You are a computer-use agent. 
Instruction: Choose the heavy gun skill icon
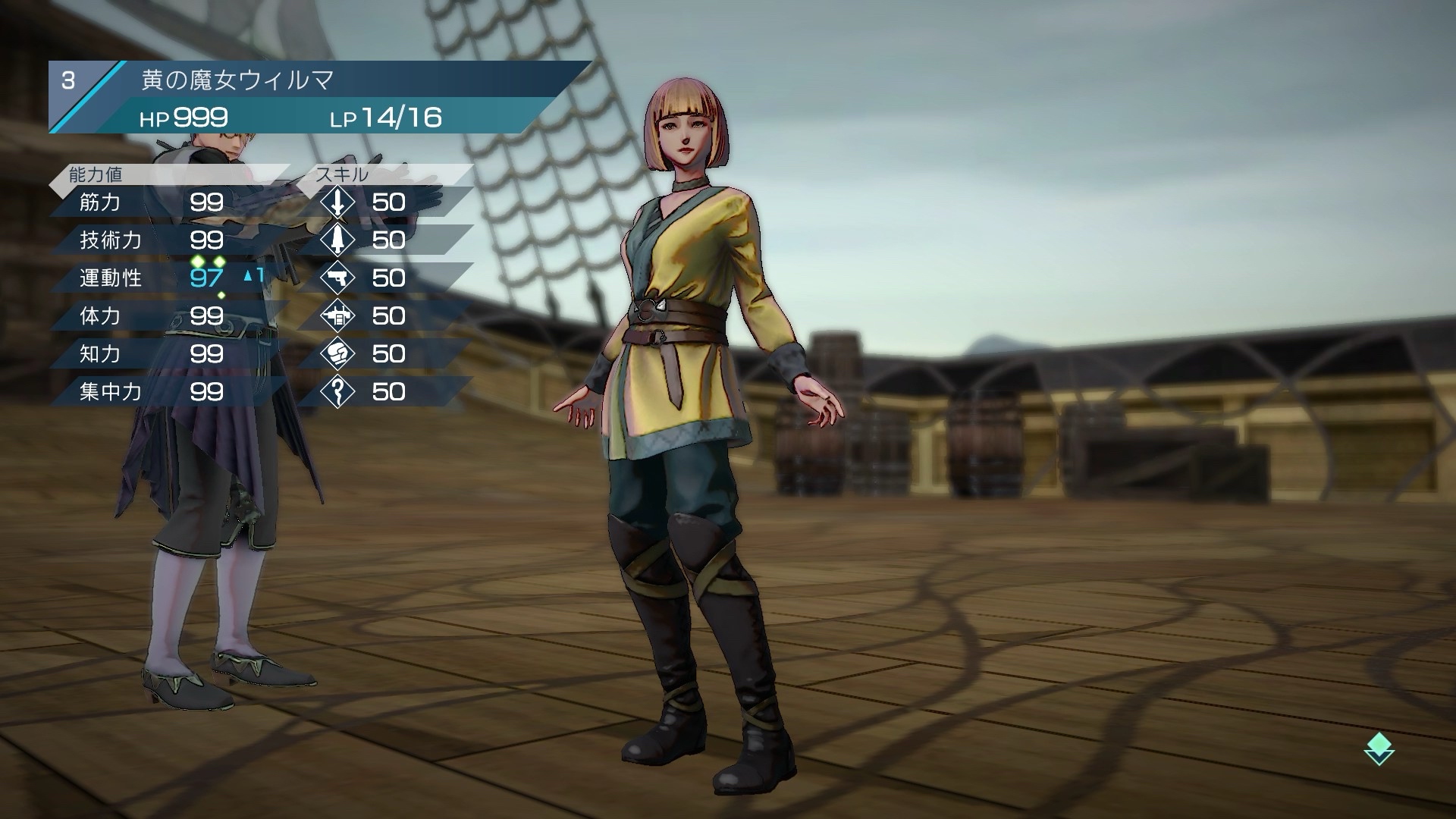(x=337, y=316)
